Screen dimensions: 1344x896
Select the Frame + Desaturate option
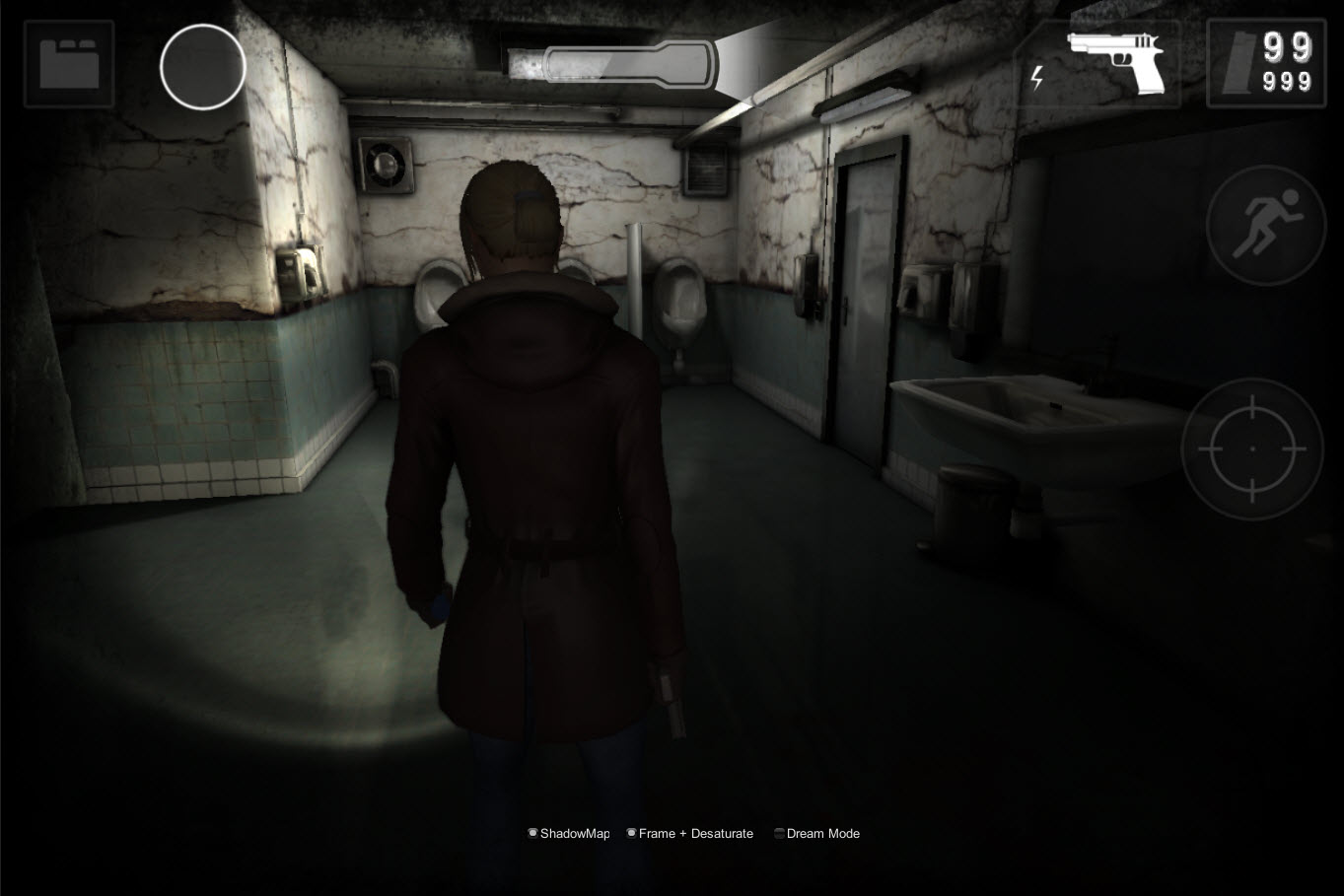click(689, 833)
